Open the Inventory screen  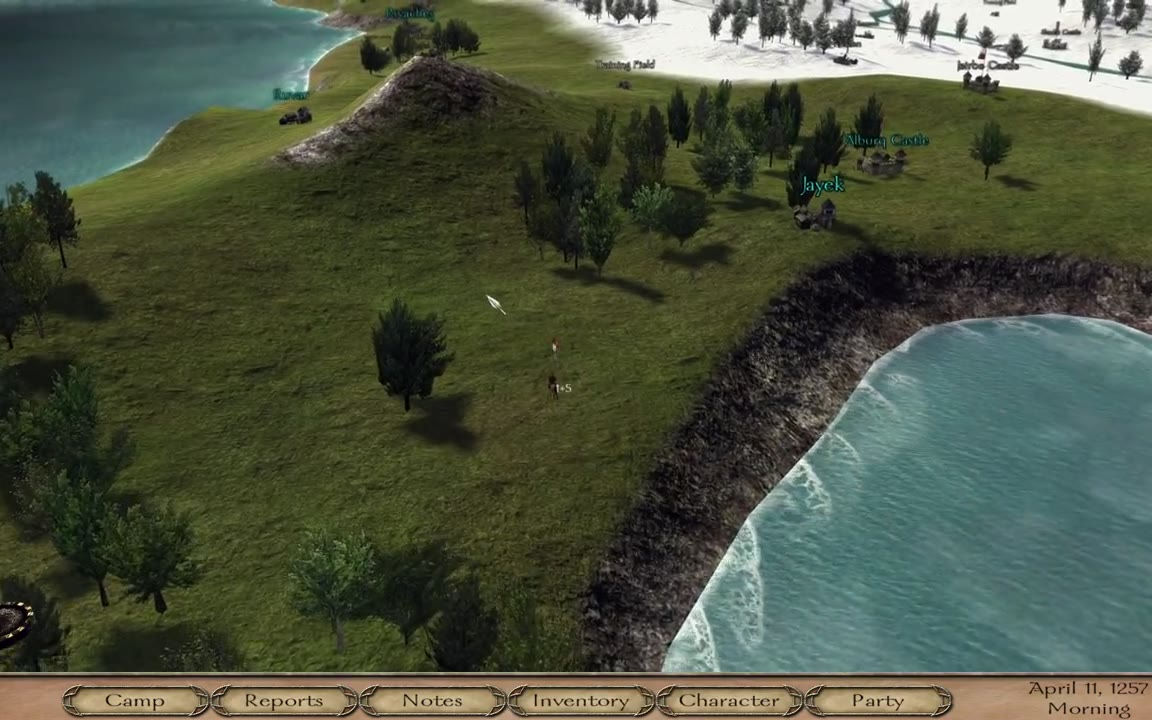(581, 701)
